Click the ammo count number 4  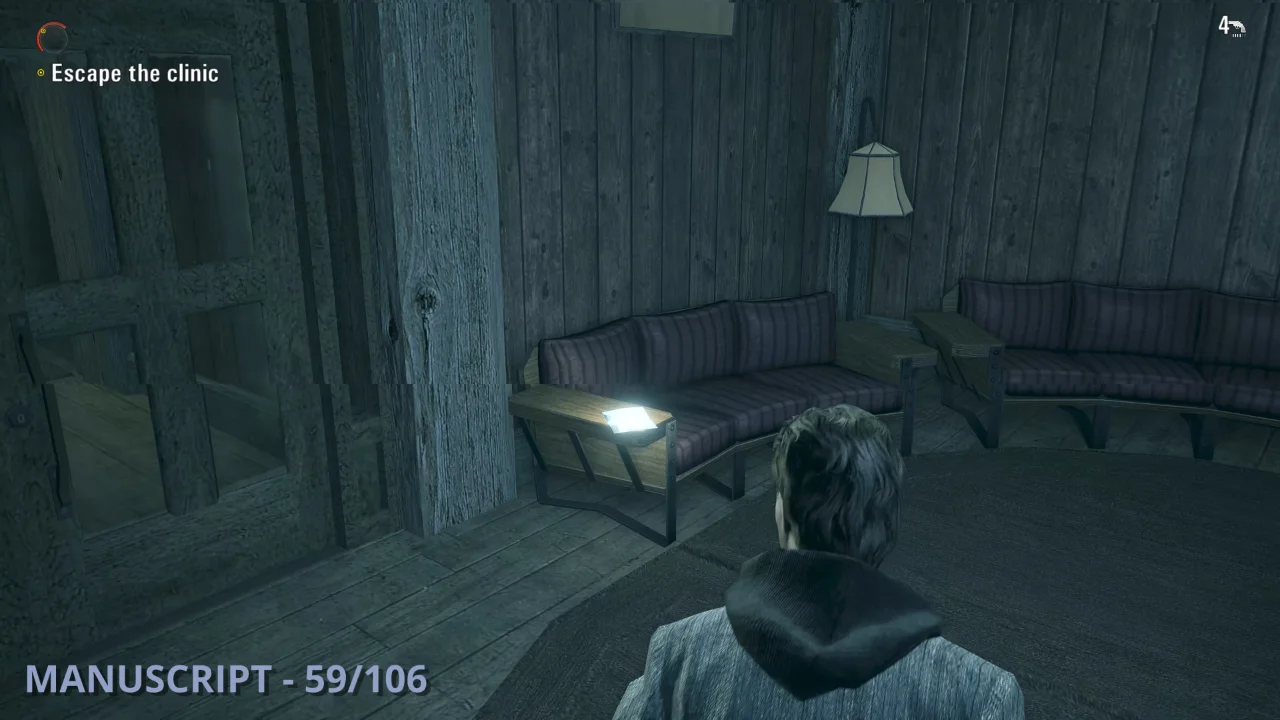click(x=1222, y=26)
